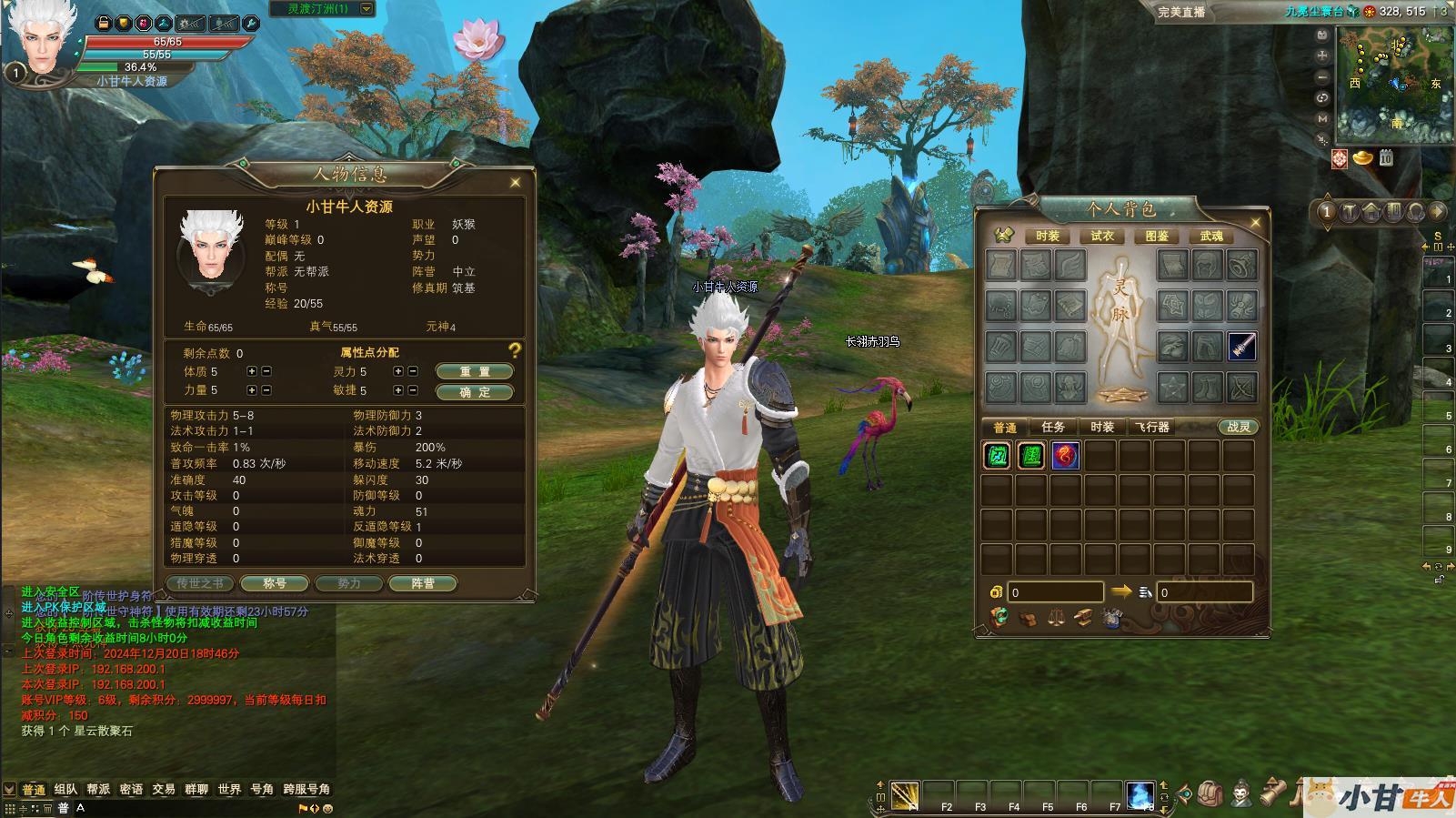Image resolution: width=1456 pixels, height=818 pixels.
Task: Activate the blue flame skill on hotbar
Action: click(1140, 794)
